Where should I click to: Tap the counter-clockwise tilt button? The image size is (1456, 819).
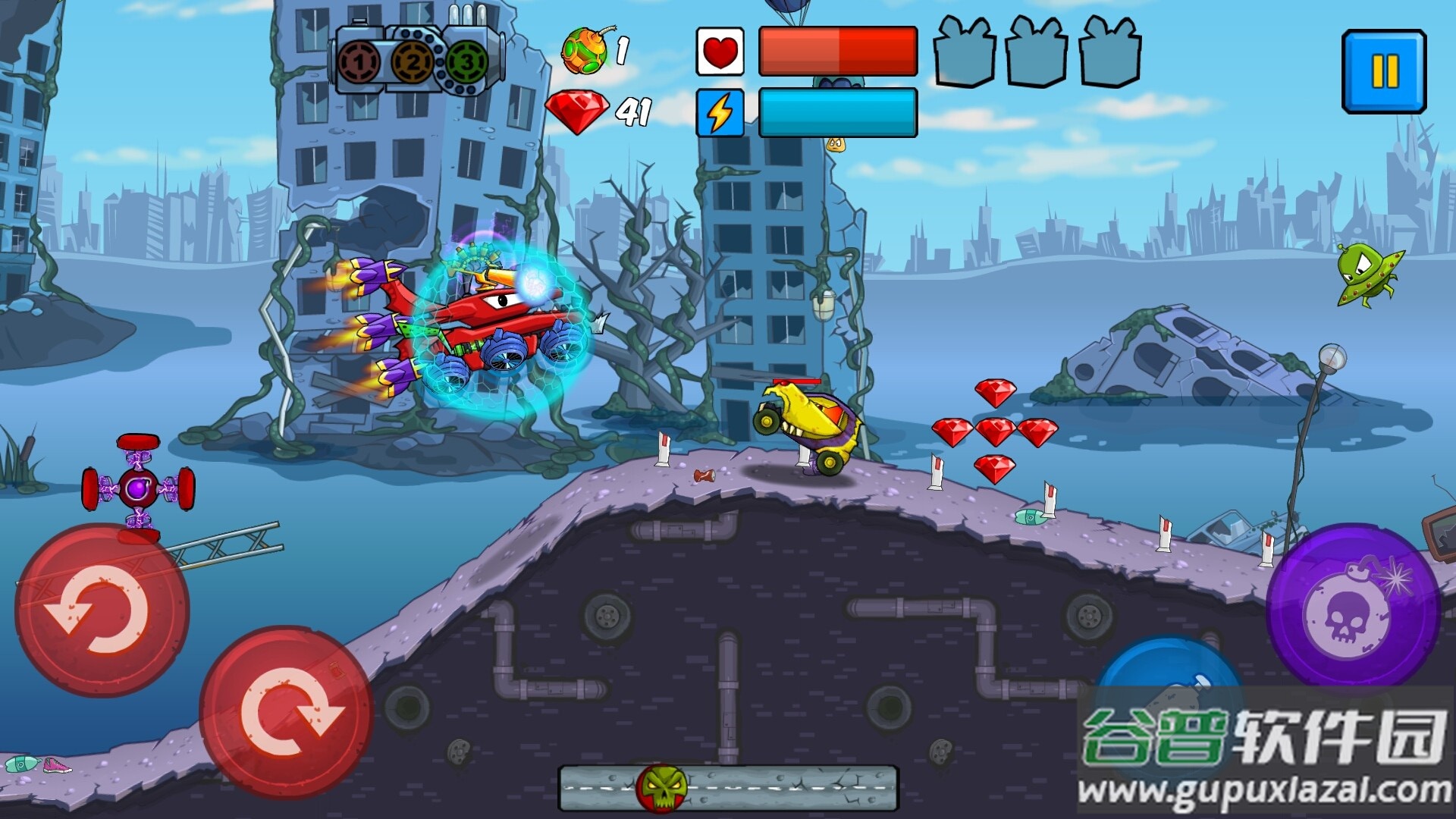pyautogui.click(x=102, y=610)
